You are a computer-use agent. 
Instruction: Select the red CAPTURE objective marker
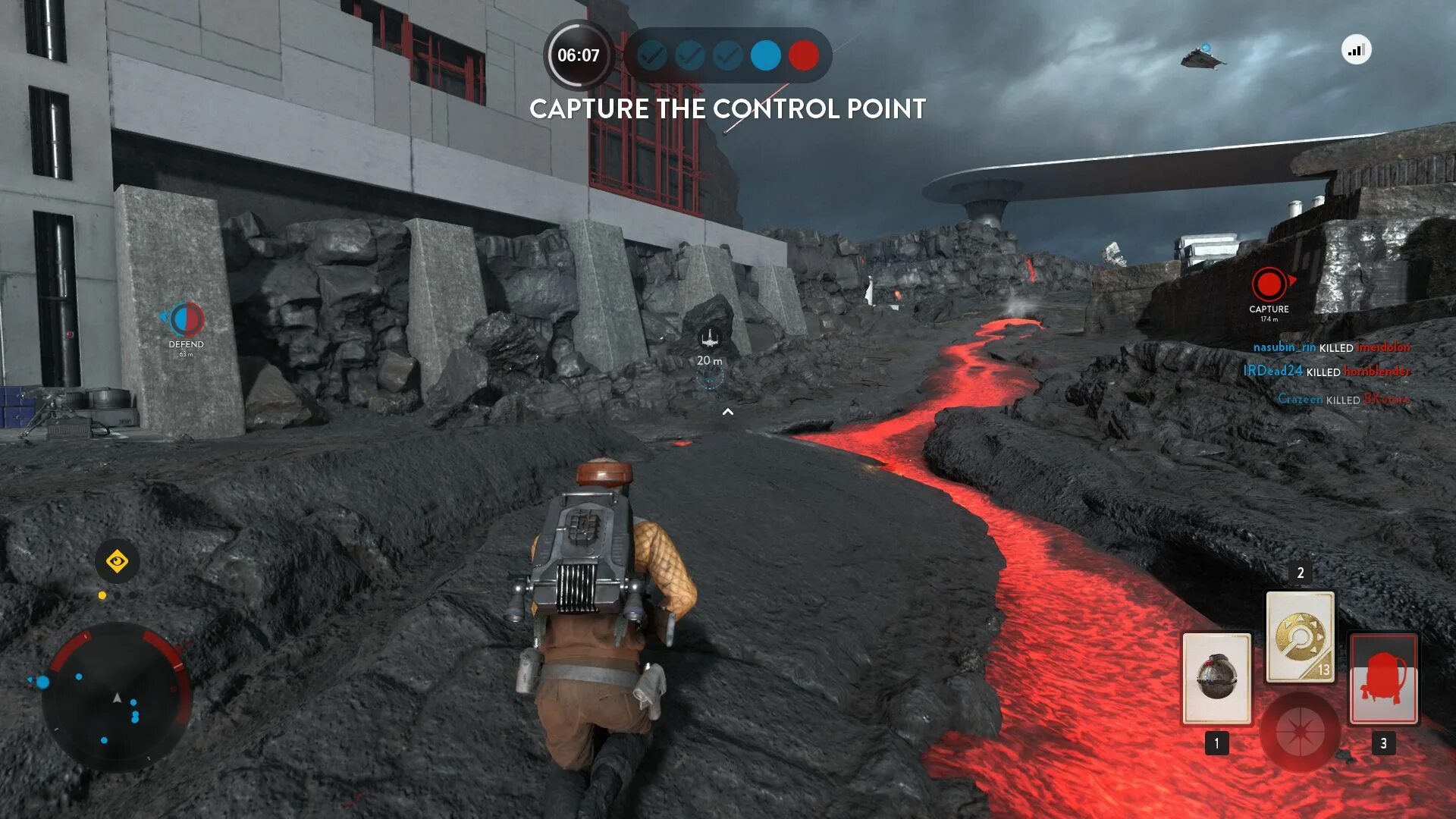1269,284
